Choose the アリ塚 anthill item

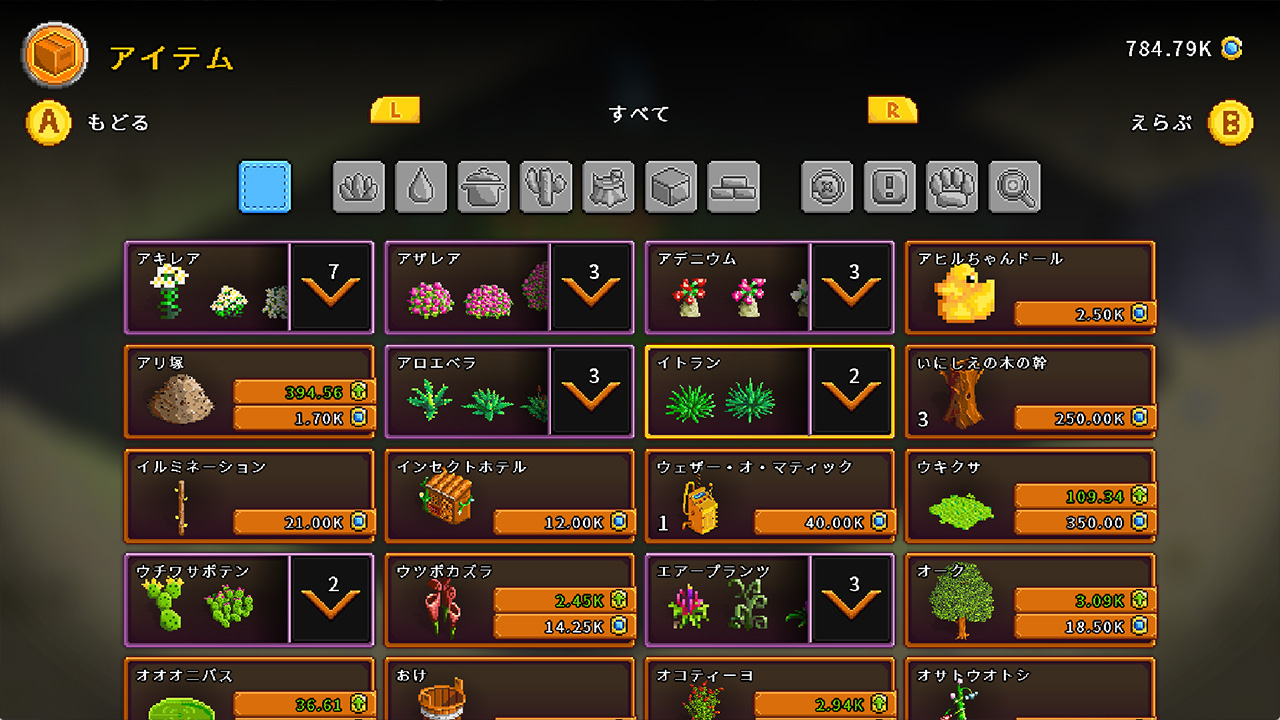click(249, 392)
